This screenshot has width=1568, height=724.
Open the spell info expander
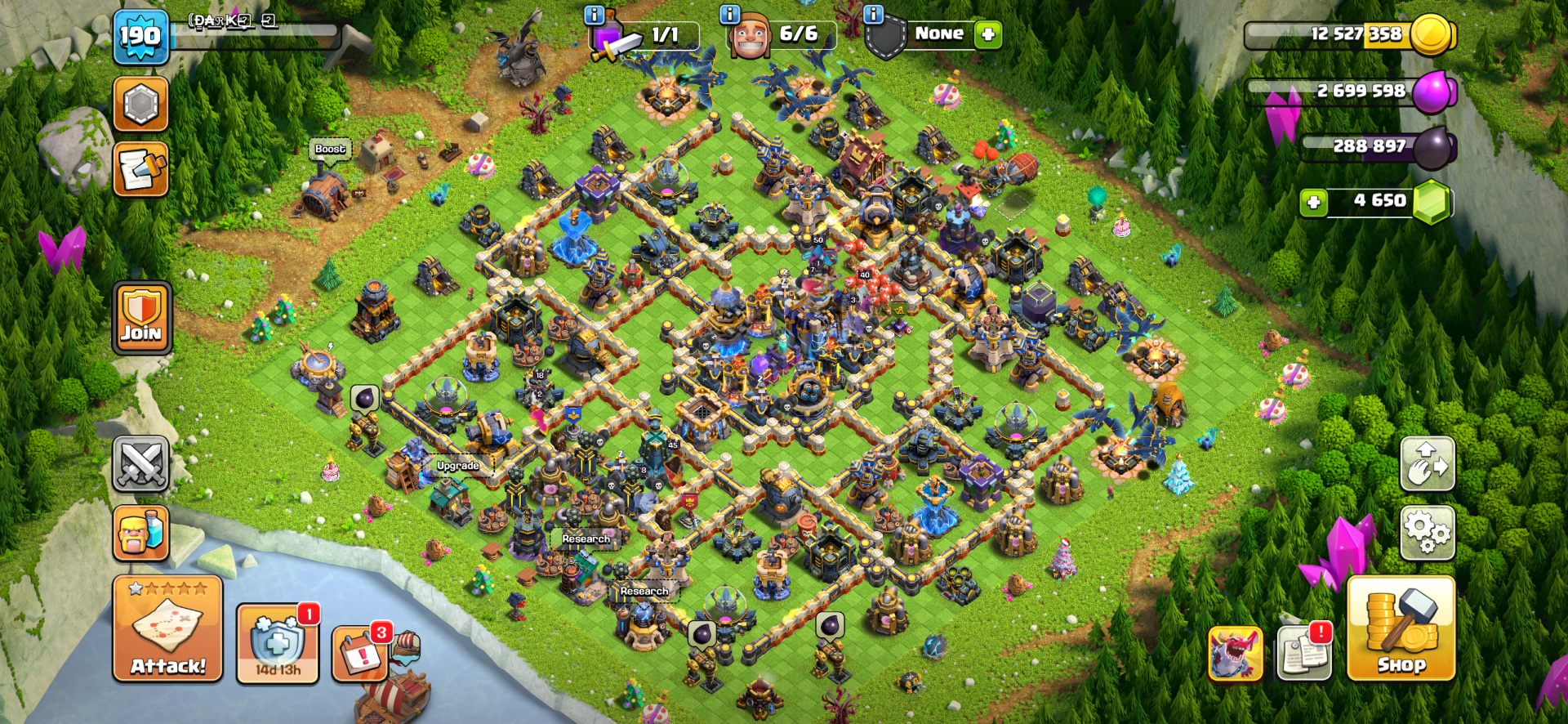(x=594, y=14)
